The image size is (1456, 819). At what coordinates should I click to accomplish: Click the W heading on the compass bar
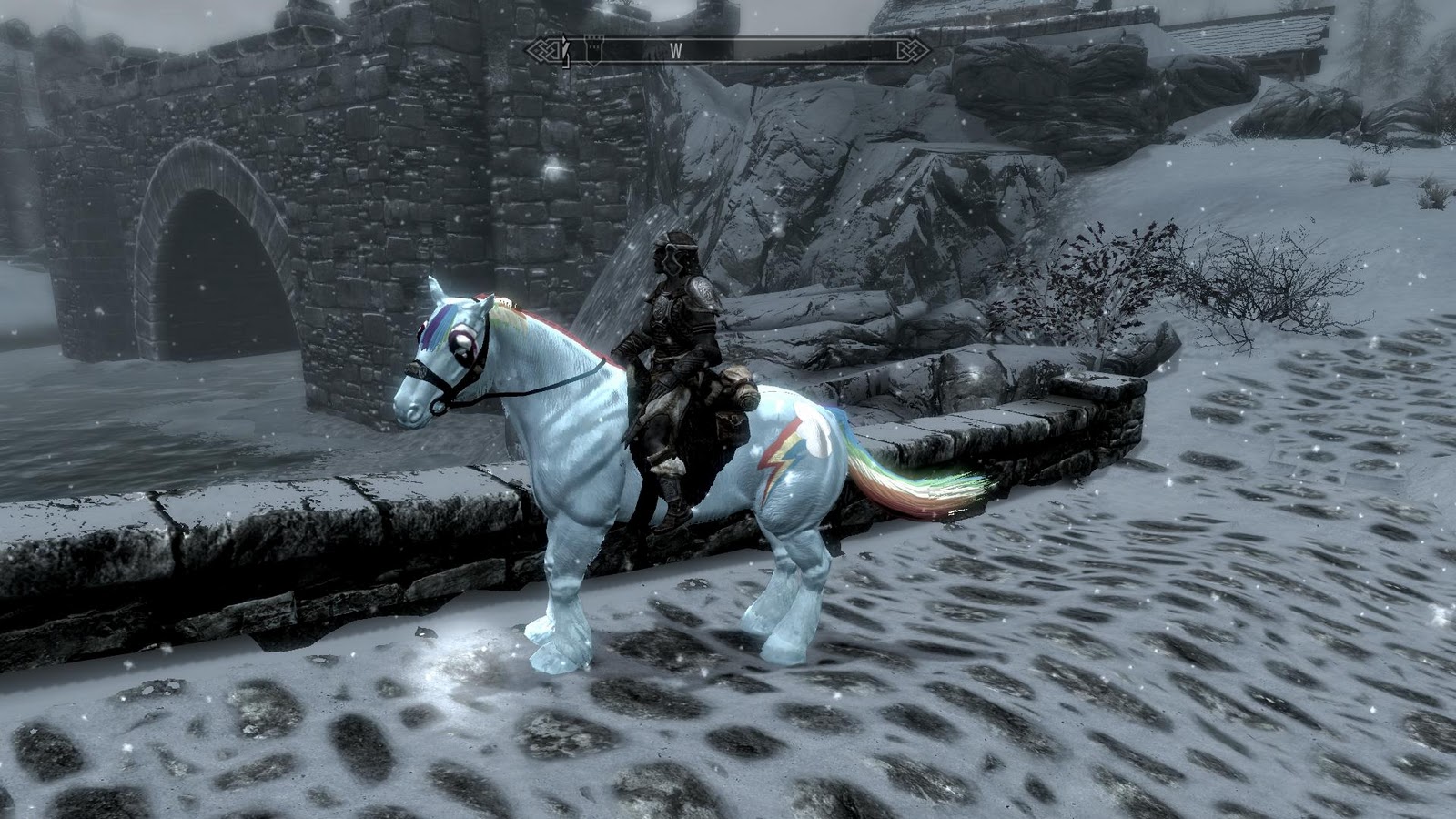(675, 52)
